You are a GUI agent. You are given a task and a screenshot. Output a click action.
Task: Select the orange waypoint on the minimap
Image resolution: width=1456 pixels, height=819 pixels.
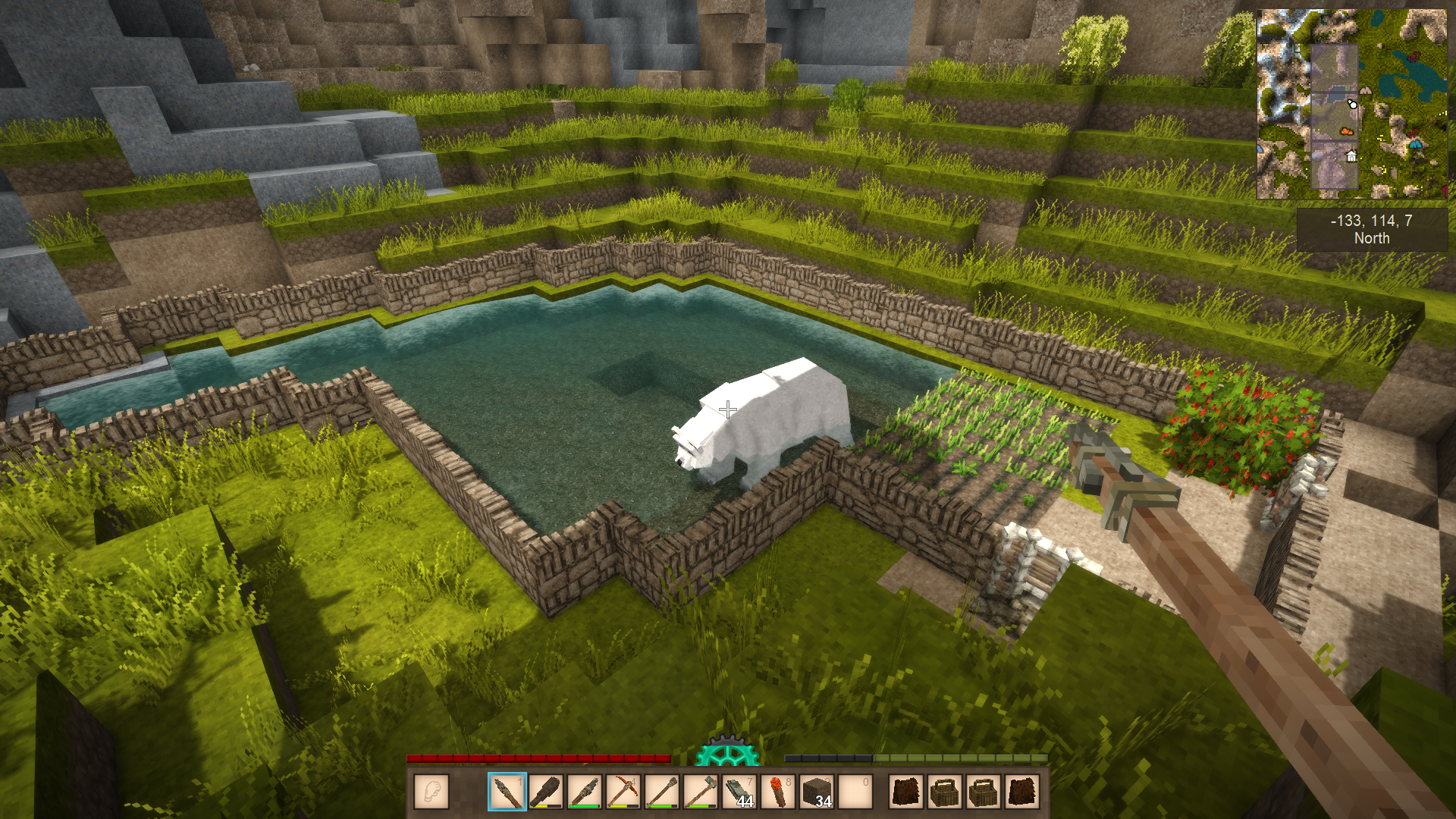[1347, 131]
